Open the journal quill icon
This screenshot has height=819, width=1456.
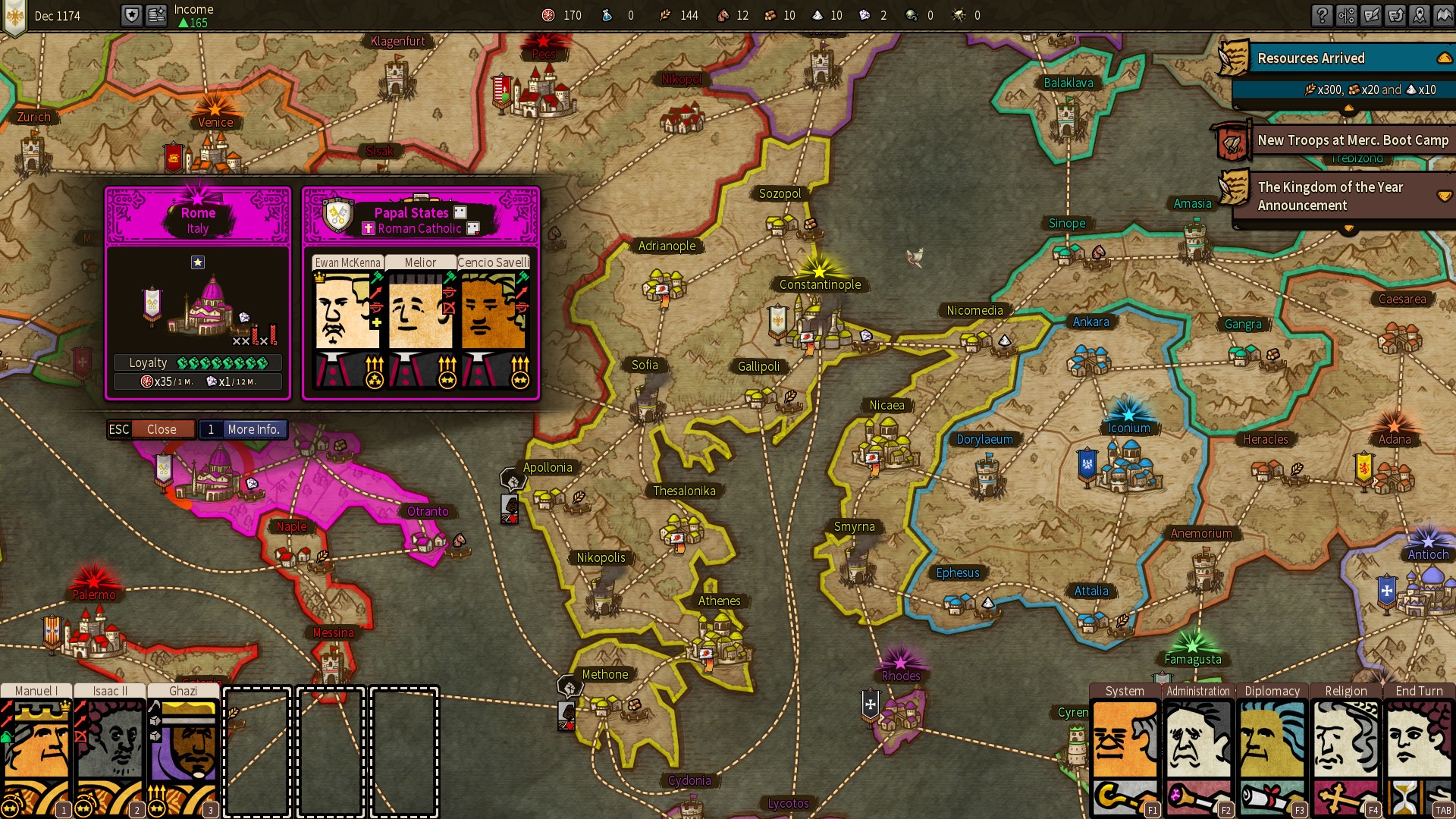click(1372, 15)
